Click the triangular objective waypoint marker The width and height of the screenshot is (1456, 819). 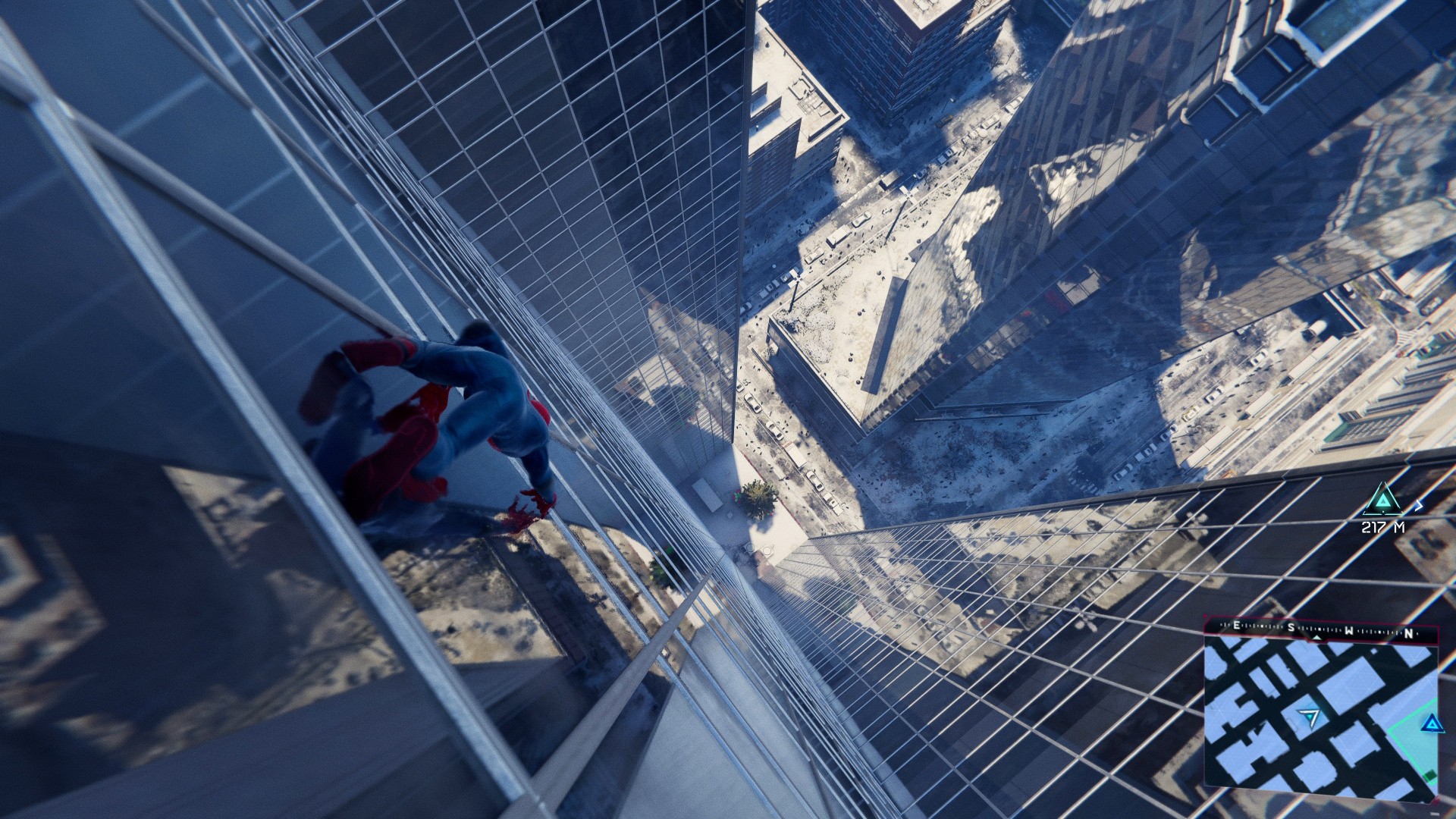click(1384, 501)
